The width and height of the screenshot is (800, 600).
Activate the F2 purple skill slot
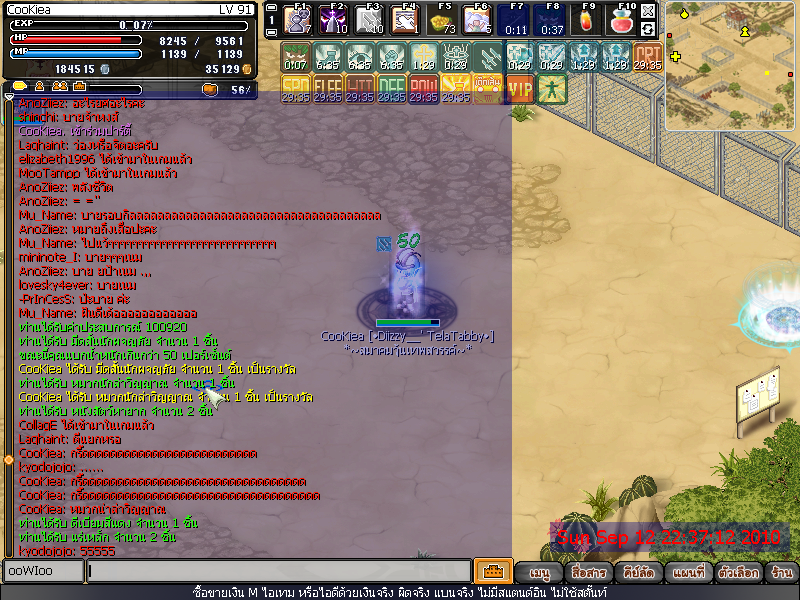(335, 20)
